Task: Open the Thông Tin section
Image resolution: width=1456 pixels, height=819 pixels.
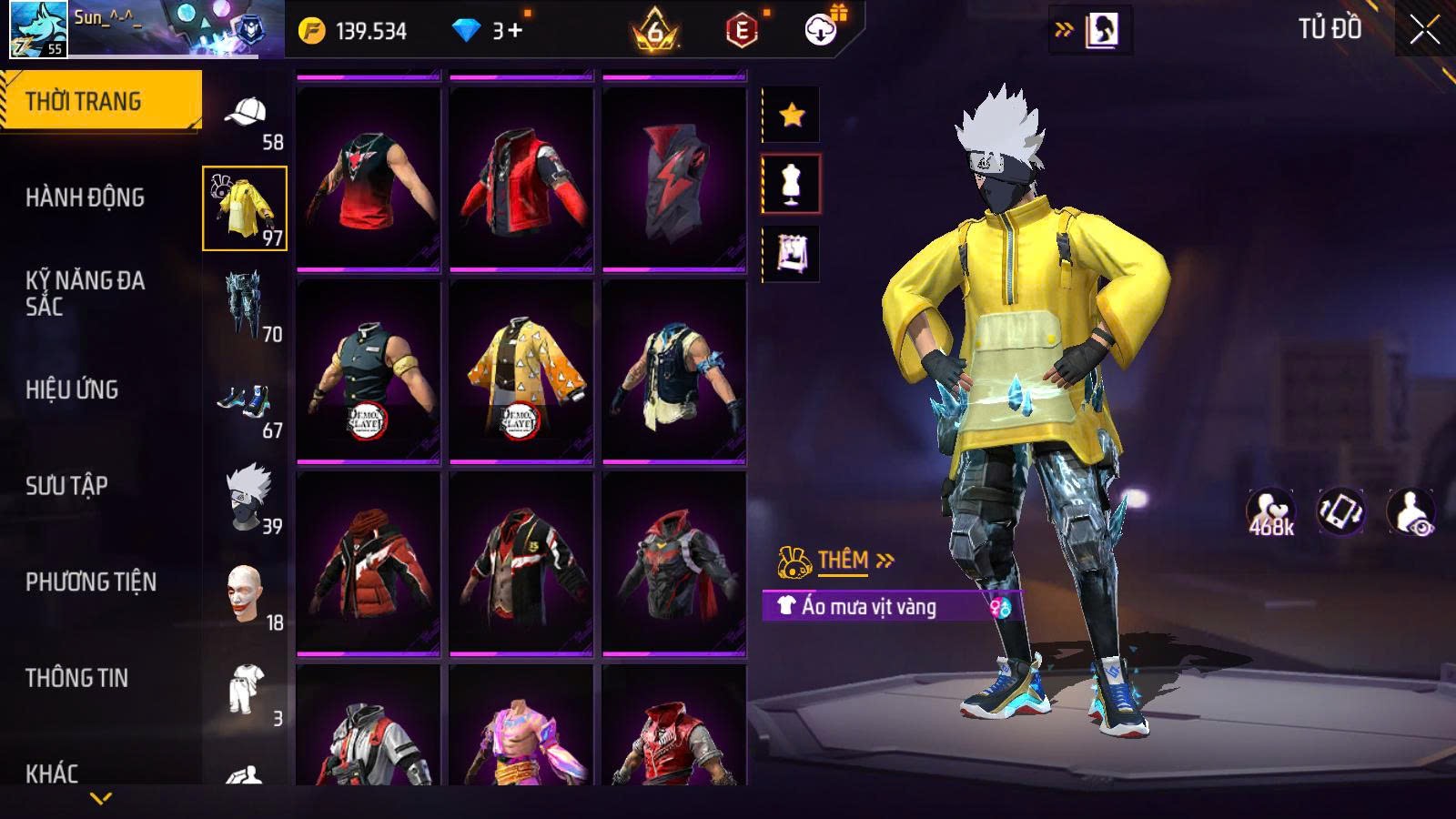Action: click(76, 678)
